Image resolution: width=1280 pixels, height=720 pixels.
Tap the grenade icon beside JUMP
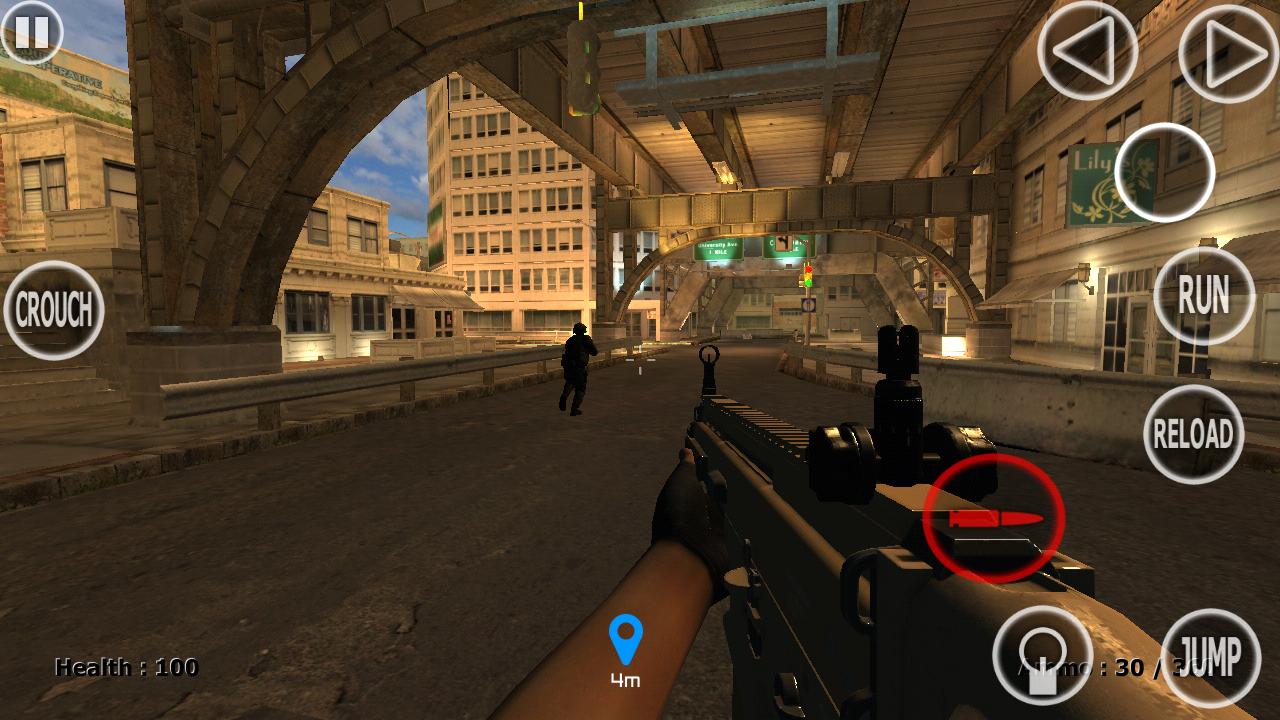[1041, 655]
